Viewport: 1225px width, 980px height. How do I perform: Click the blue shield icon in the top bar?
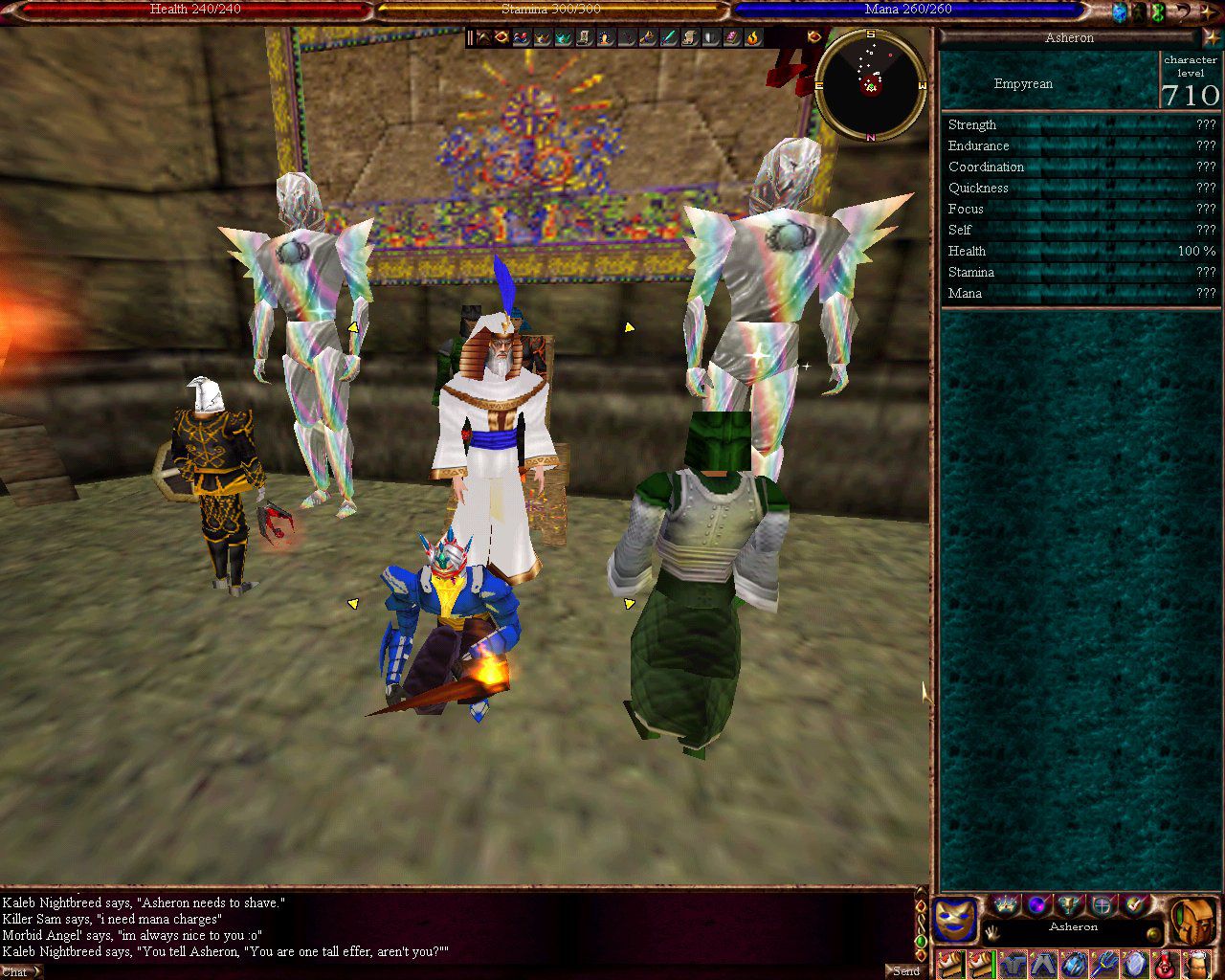pyautogui.click(x=1119, y=12)
